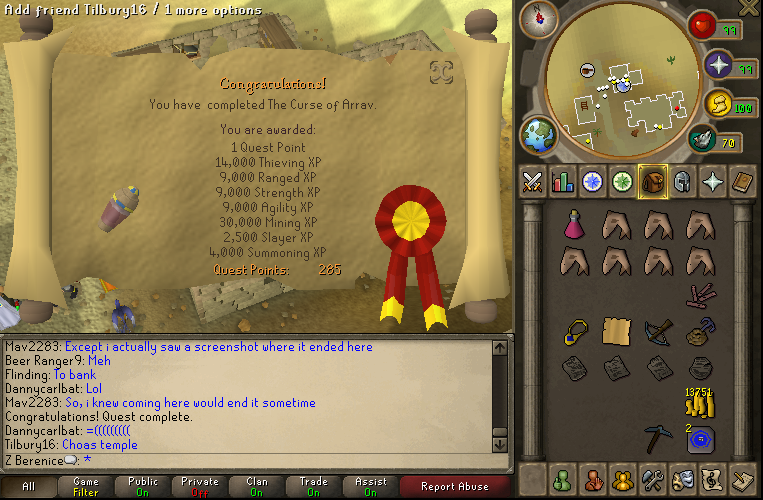The width and height of the screenshot is (763, 500).
Task: Open the skills bar-chart tab
Action: pyautogui.click(x=562, y=182)
